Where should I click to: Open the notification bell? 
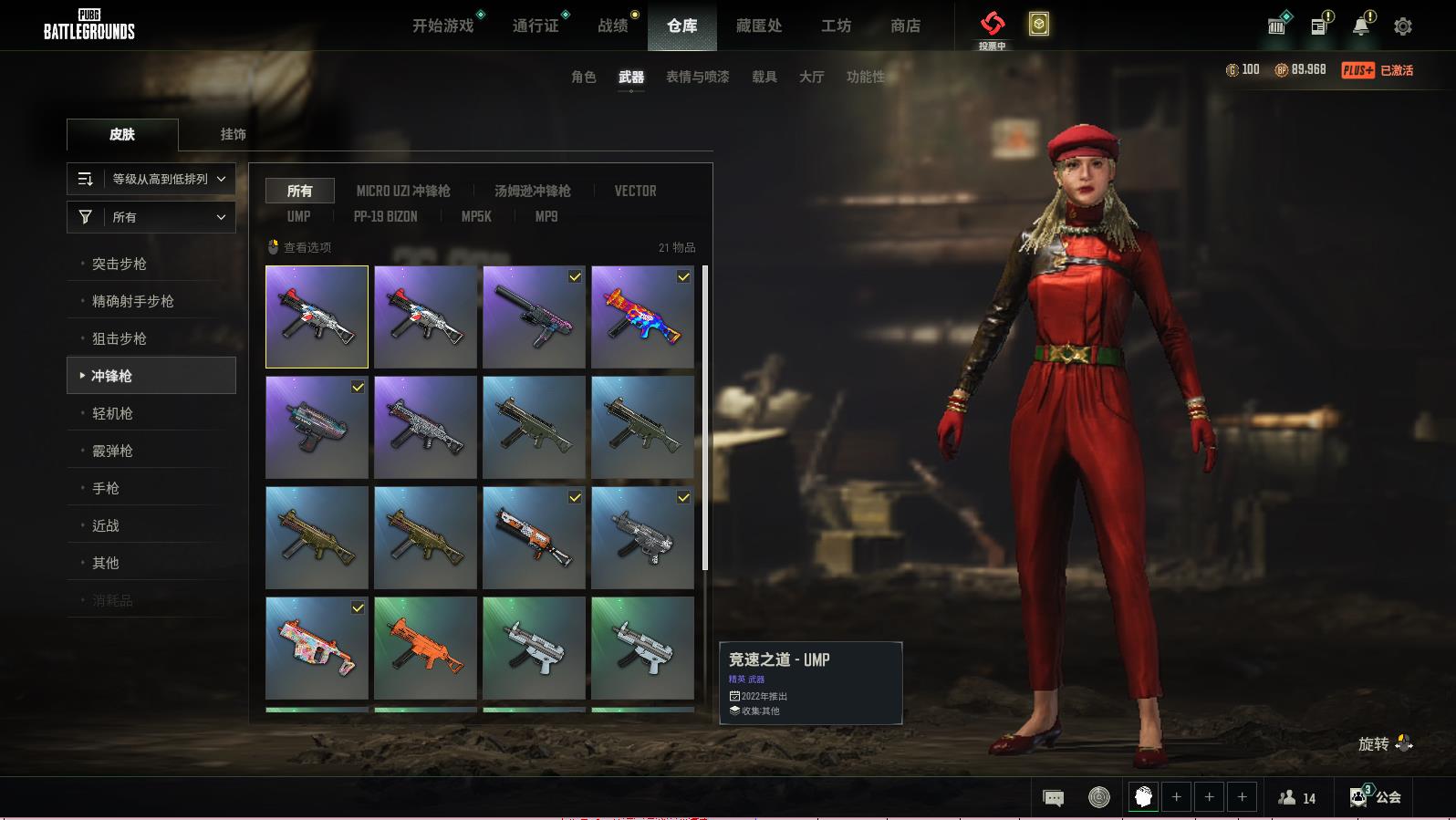(1360, 26)
